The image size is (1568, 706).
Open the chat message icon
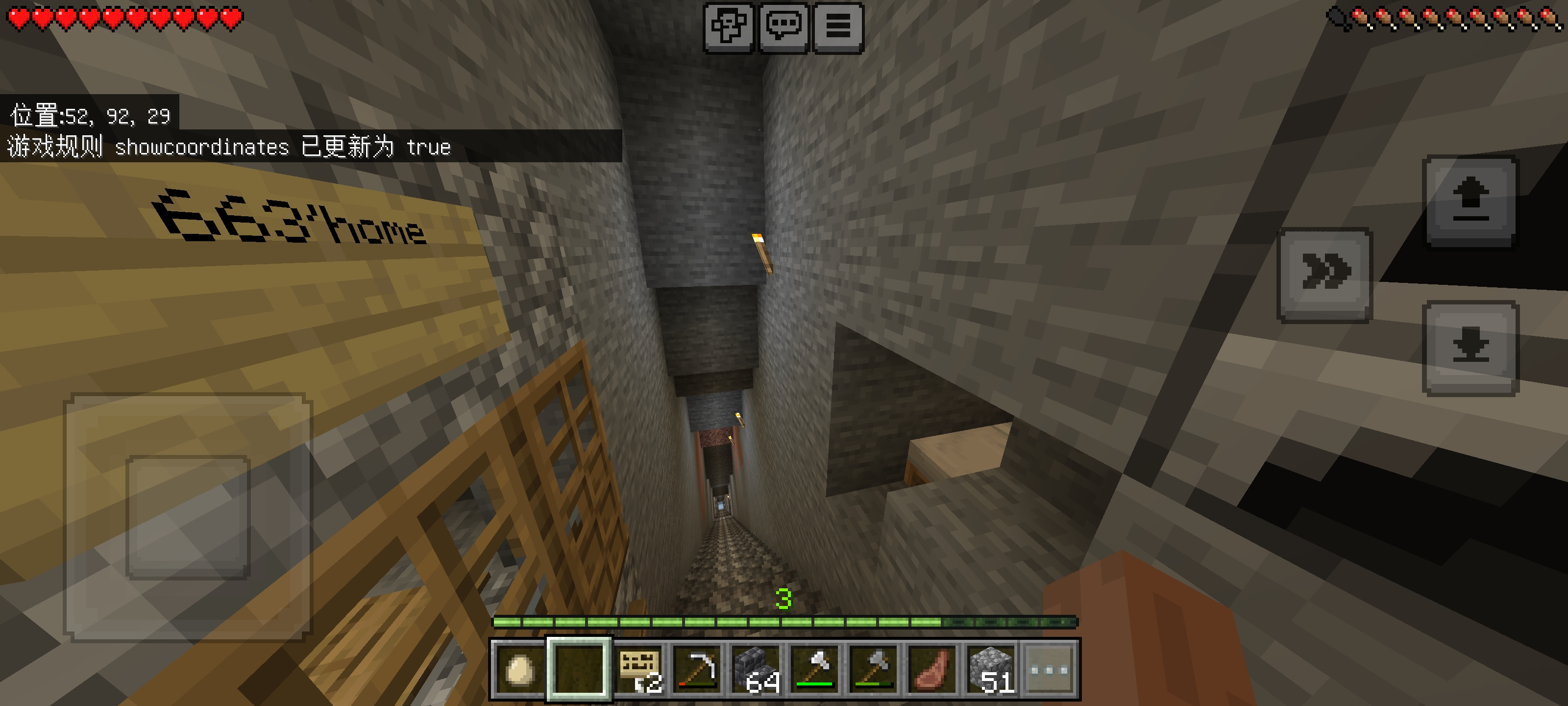[x=785, y=27]
